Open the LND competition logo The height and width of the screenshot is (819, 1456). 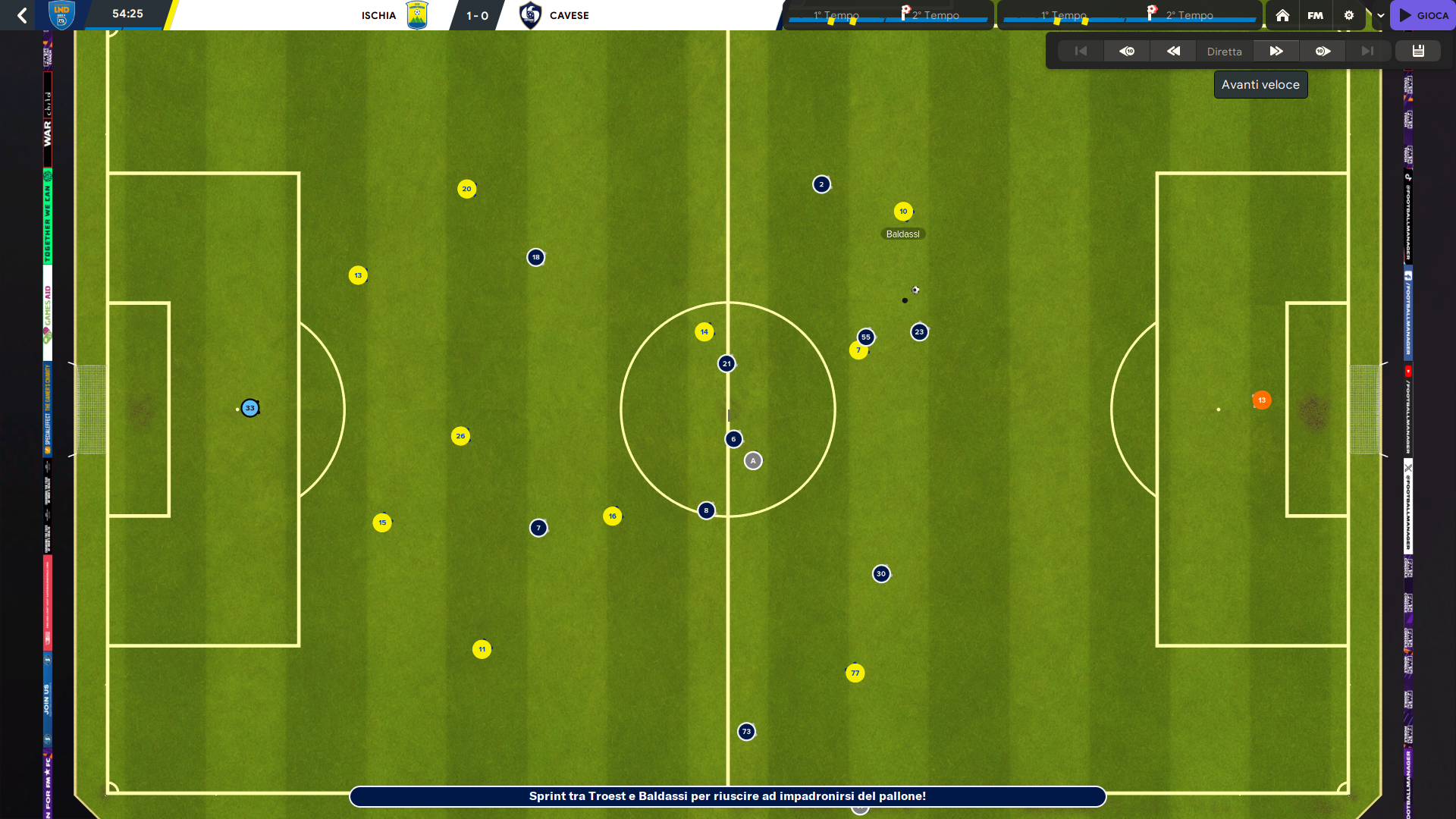point(61,15)
